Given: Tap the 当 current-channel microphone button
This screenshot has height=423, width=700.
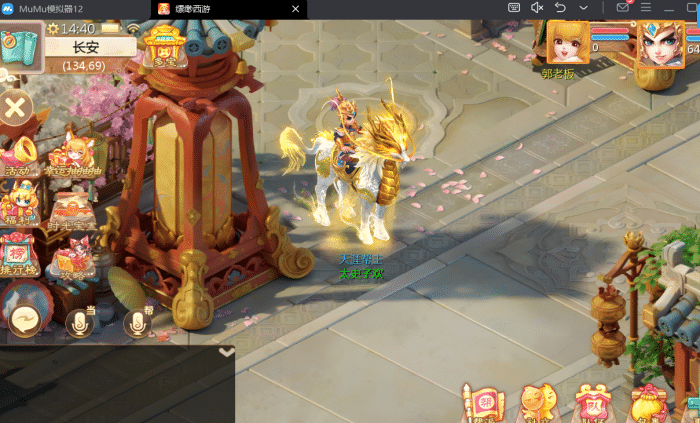Looking at the screenshot, I should (x=80, y=321).
